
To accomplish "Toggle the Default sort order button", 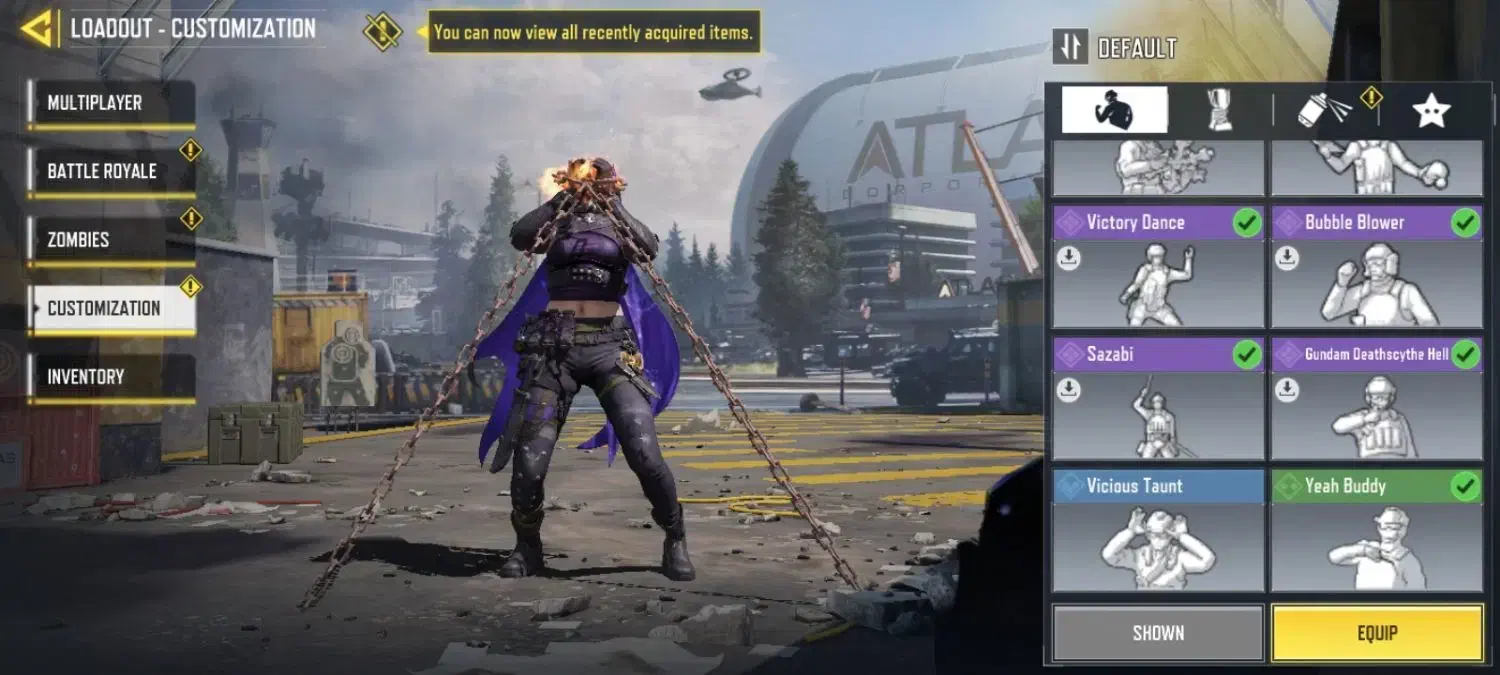I will (1070, 47).
